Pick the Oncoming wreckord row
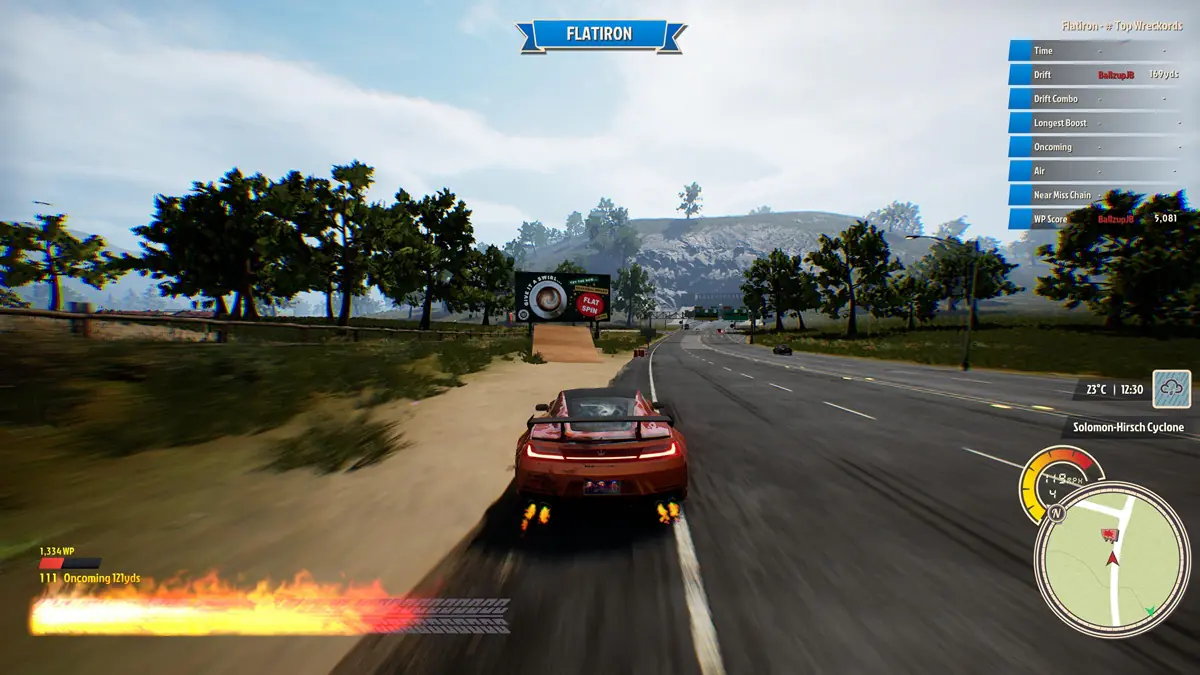The height and width of the screenshot is (675, 1200). tap(1096, 147)
